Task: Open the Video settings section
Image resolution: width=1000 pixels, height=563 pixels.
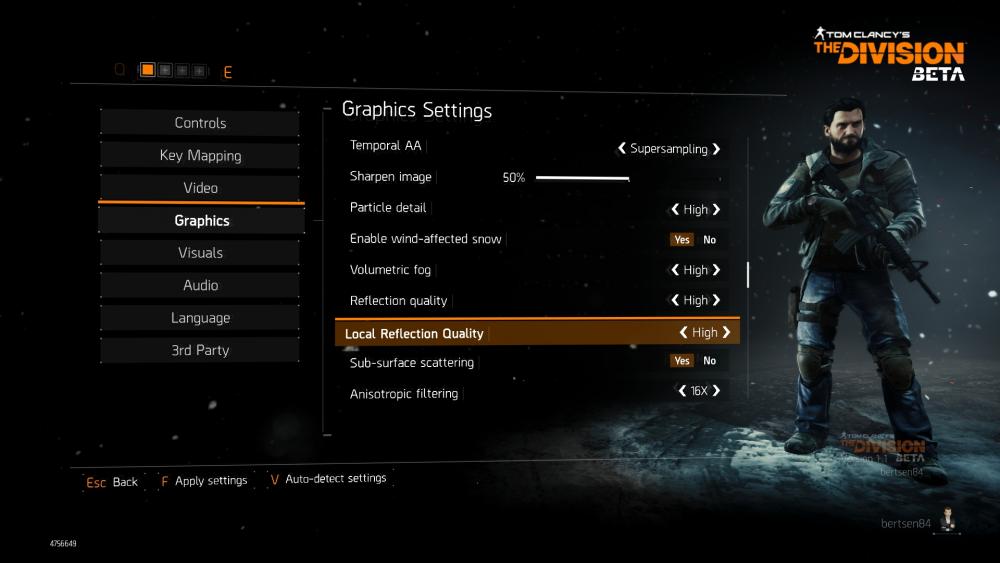Action: 200,188
